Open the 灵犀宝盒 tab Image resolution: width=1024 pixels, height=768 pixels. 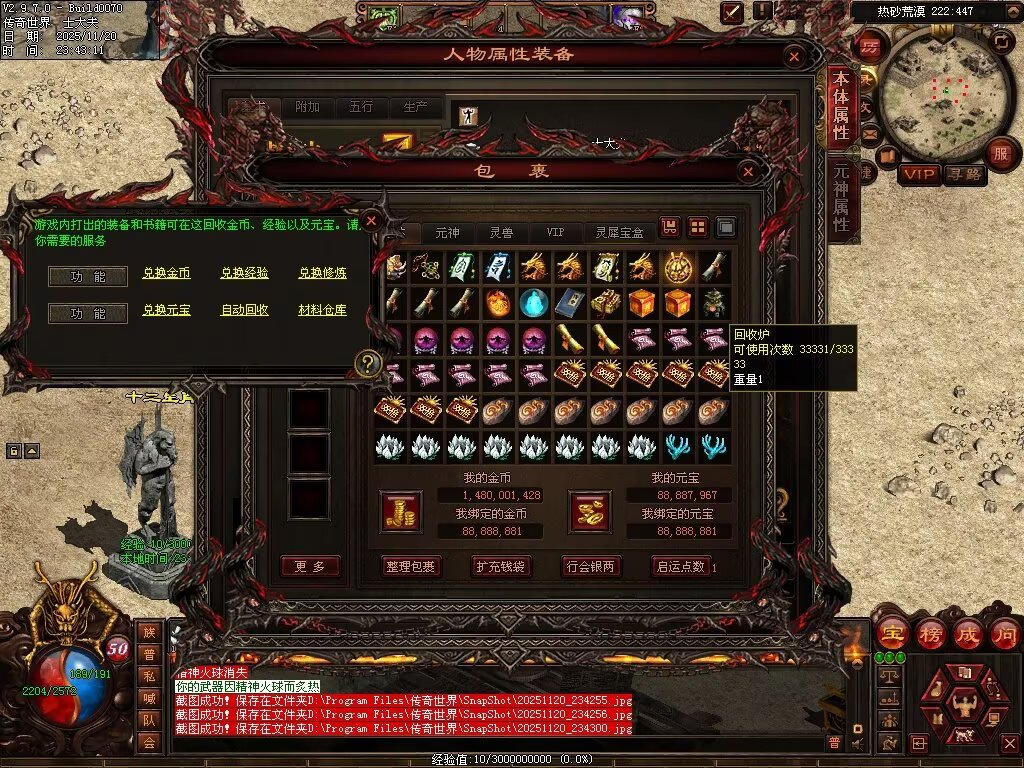(x=619, y=232)
